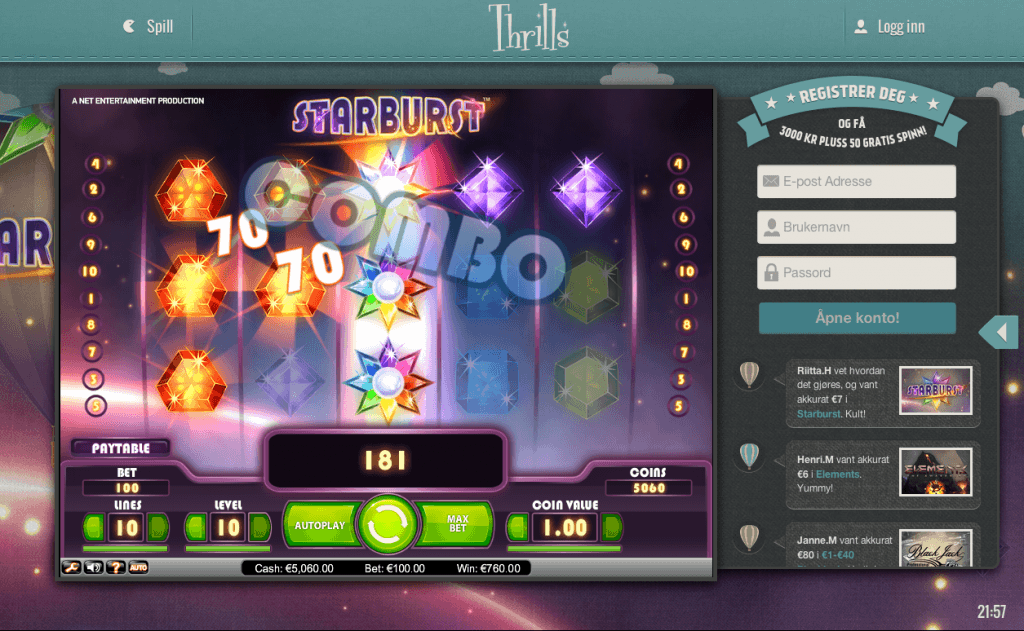The width and height of the screenshot is (1024, 631).
Task: Click the E-post Adresse input field
Action: point(856,182)
